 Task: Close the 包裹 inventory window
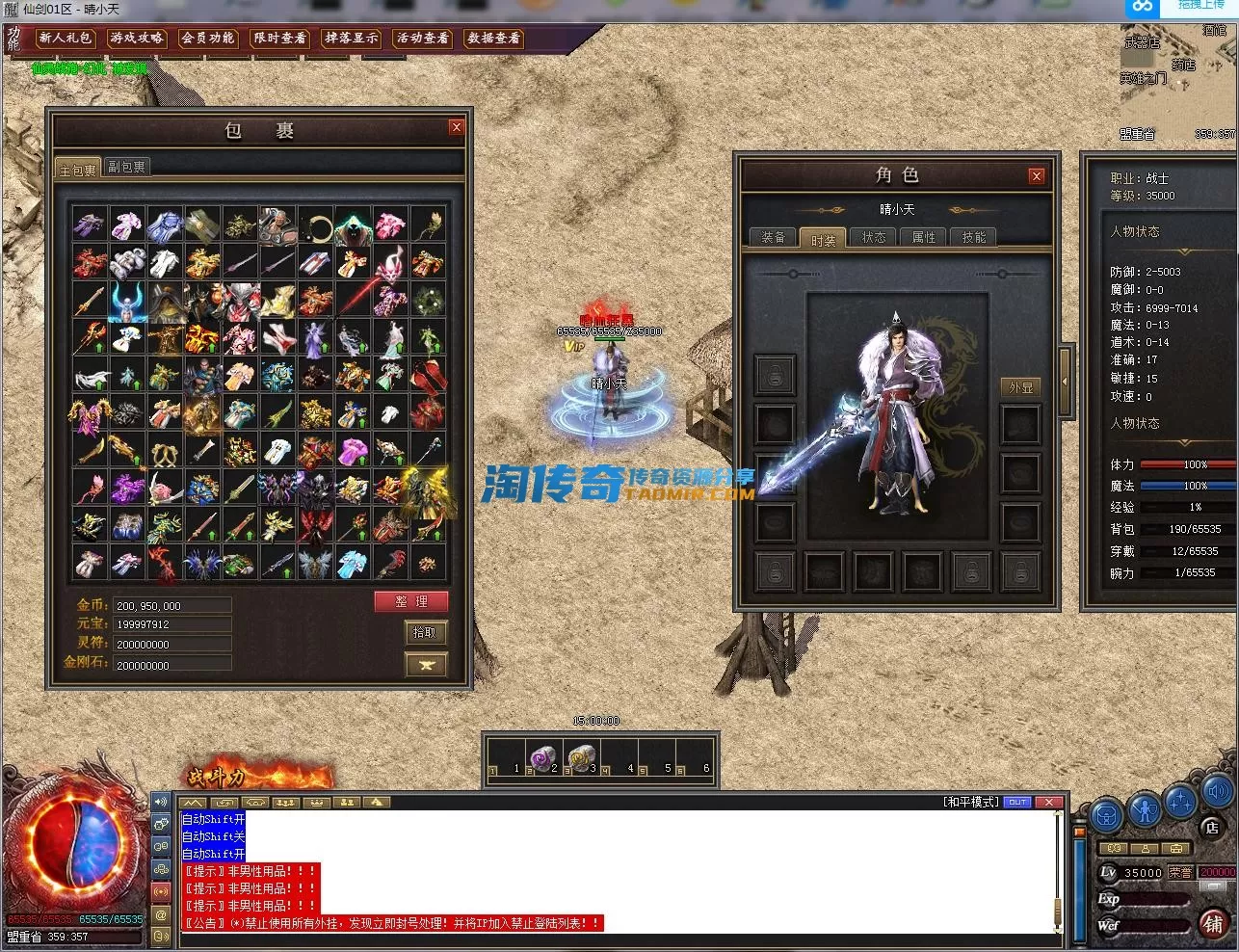[457, 127]
